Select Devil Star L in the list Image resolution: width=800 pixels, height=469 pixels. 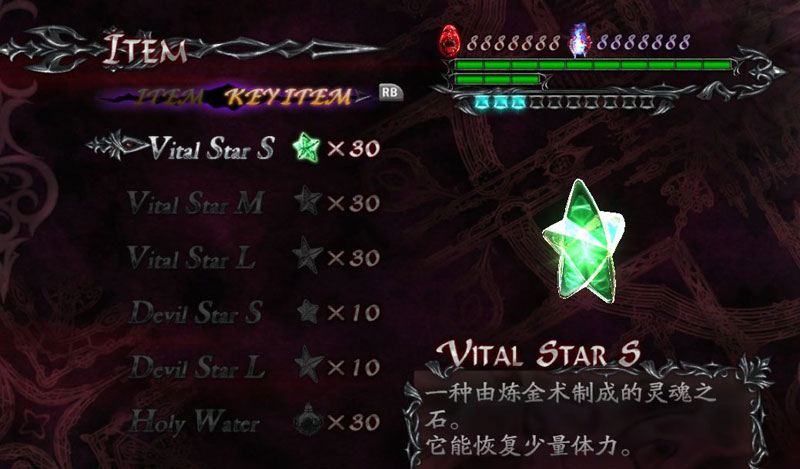(198, 366)
